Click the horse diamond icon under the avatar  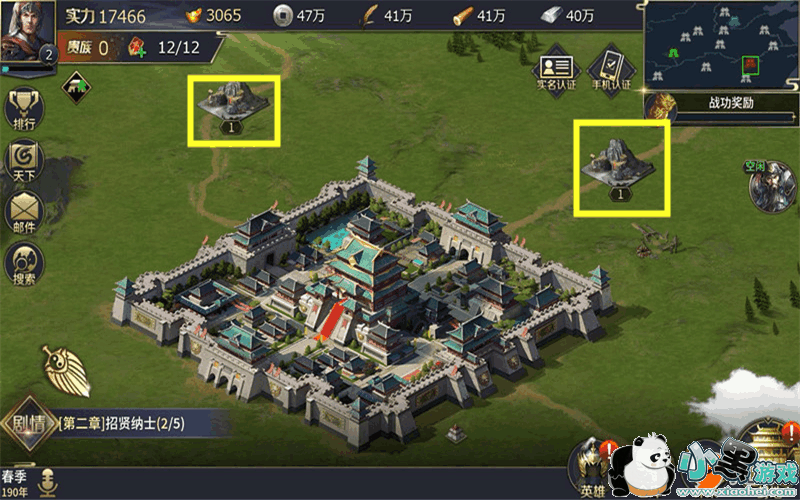[76, 88]
